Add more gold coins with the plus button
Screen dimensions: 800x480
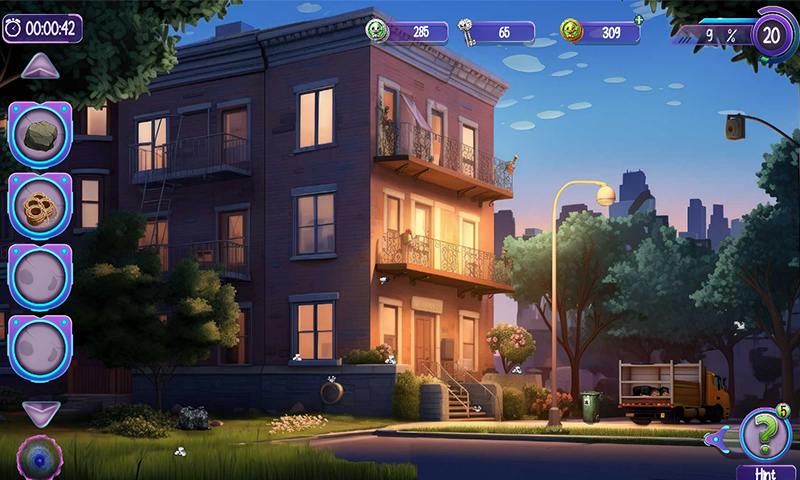pyautogui.click(x=638, y=20)
